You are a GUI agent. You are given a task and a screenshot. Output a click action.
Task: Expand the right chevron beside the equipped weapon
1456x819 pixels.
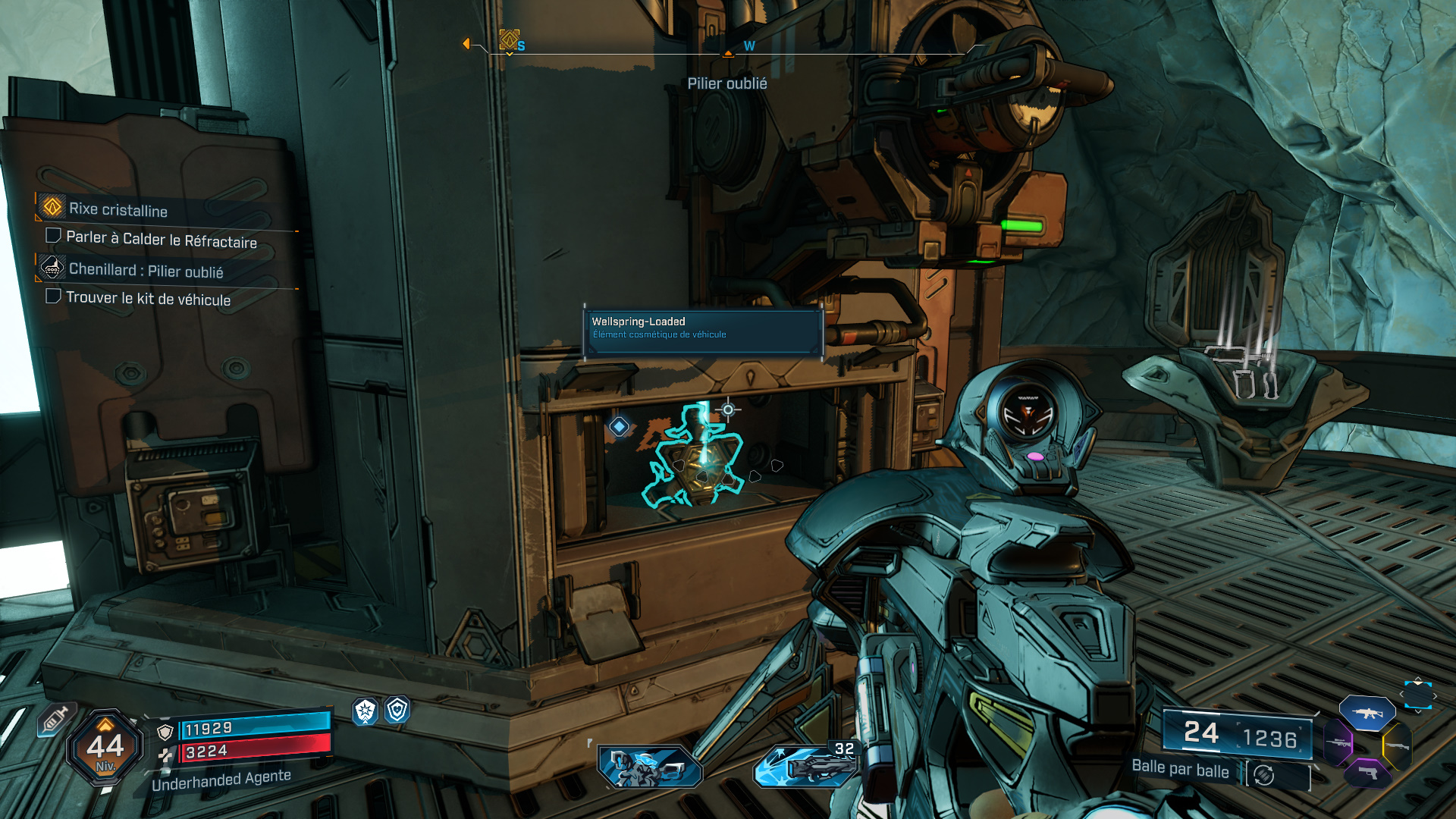(x=1435, y=695)
